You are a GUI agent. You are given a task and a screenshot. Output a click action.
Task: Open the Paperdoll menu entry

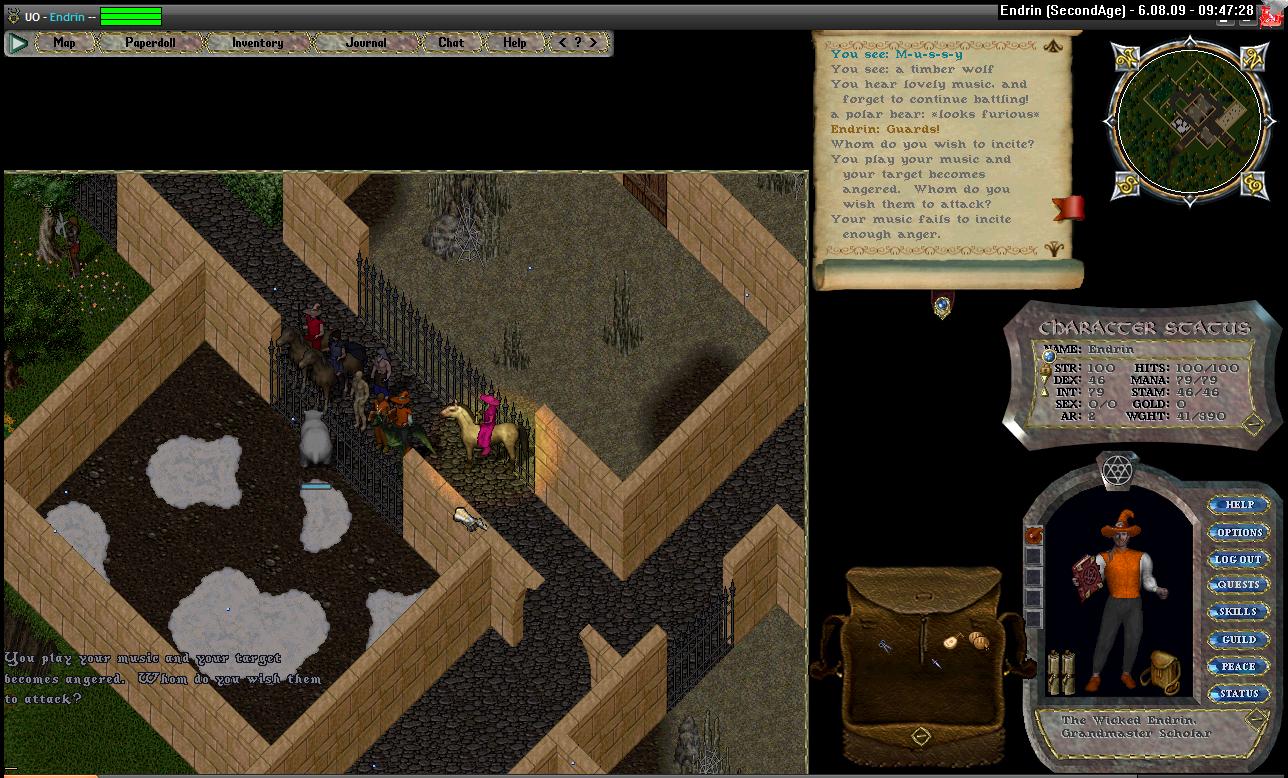pos(149,43)
